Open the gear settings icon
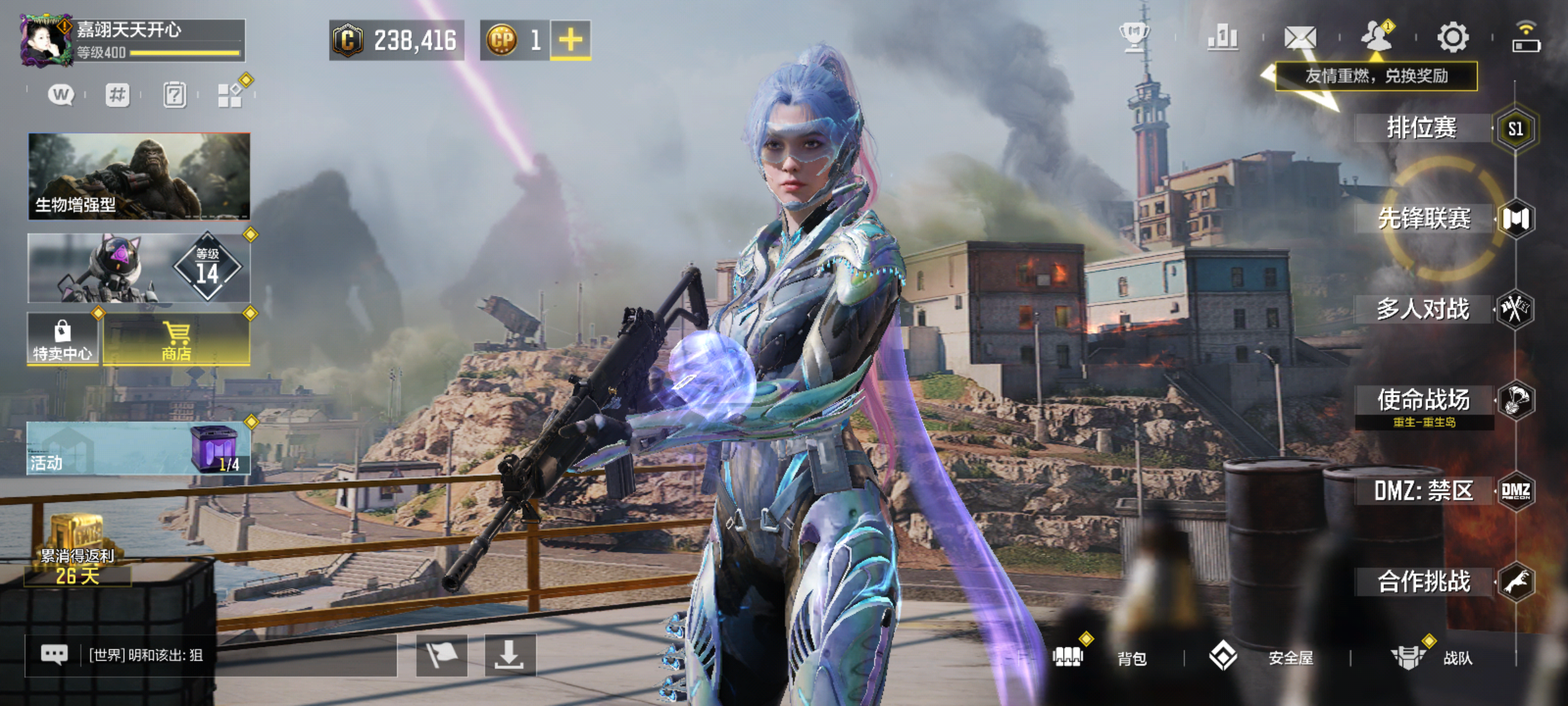This screenshot has height=706, width=1568. (1453, 37)
